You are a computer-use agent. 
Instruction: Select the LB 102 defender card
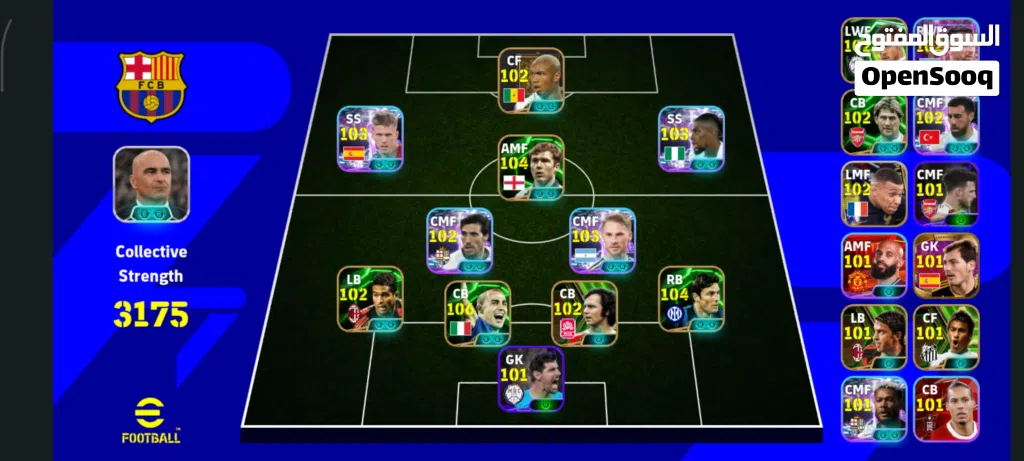click(370, 298)
